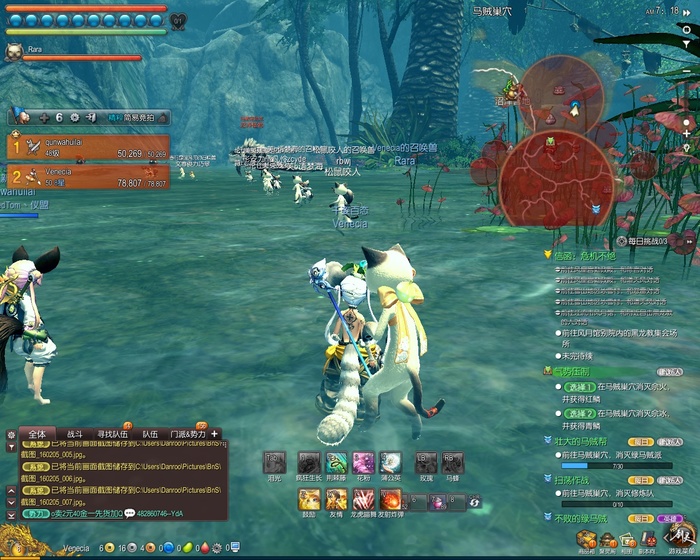Open the 门派&势力 chat tab
The height and width of the screenshot is (560, 700).
pos(186,434)
